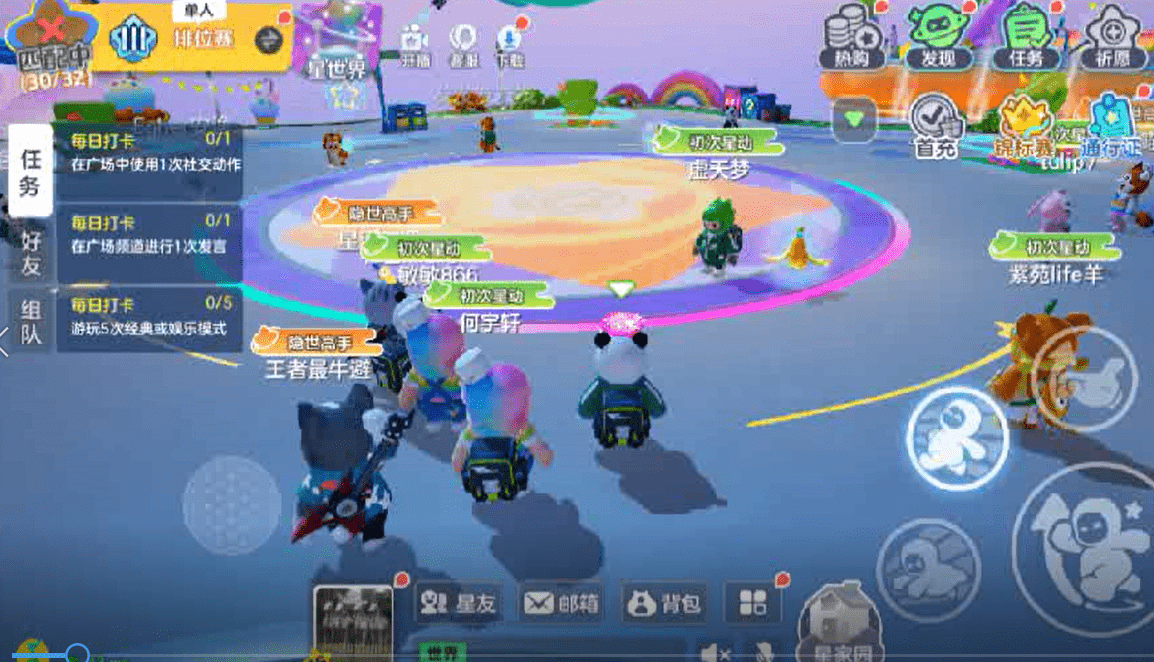Viewport: 1154px width, 662px height.
Task: Switch game mode next to 排位赛
Action: [x=268, y=40]
